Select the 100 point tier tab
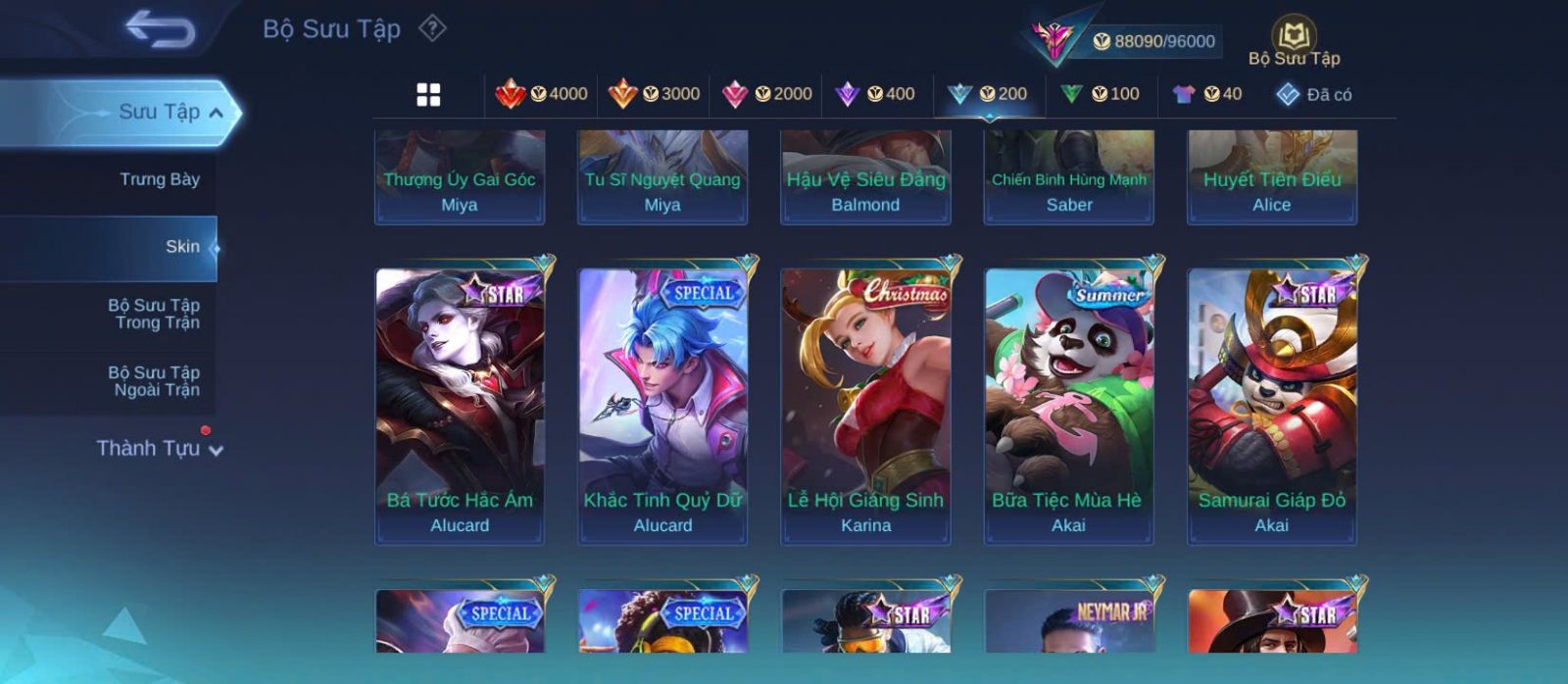This screenshot has height=684, width=1568. [x=1100, y=94]
